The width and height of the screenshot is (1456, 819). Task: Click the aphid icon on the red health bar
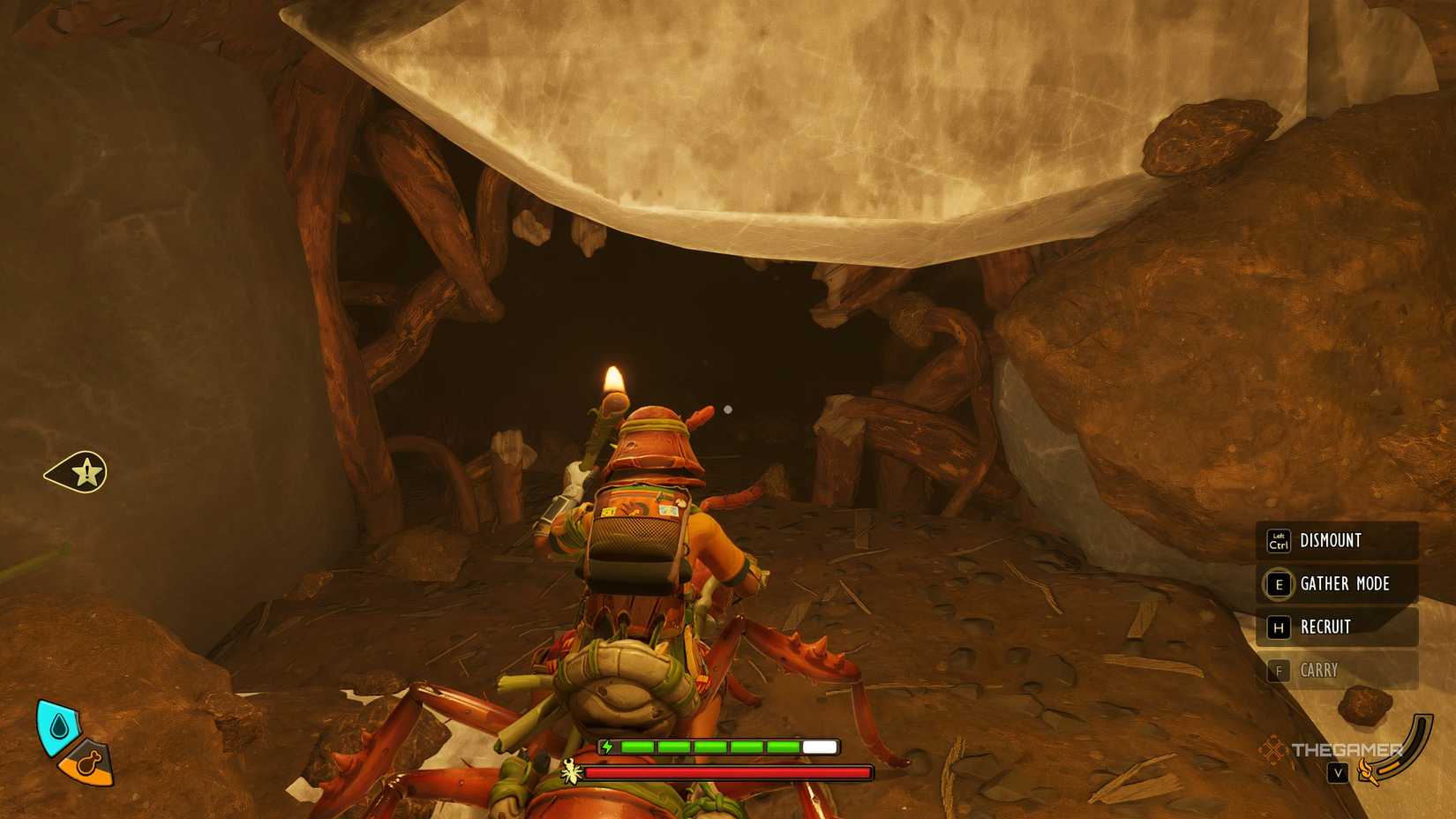click(x=572, y=772)
